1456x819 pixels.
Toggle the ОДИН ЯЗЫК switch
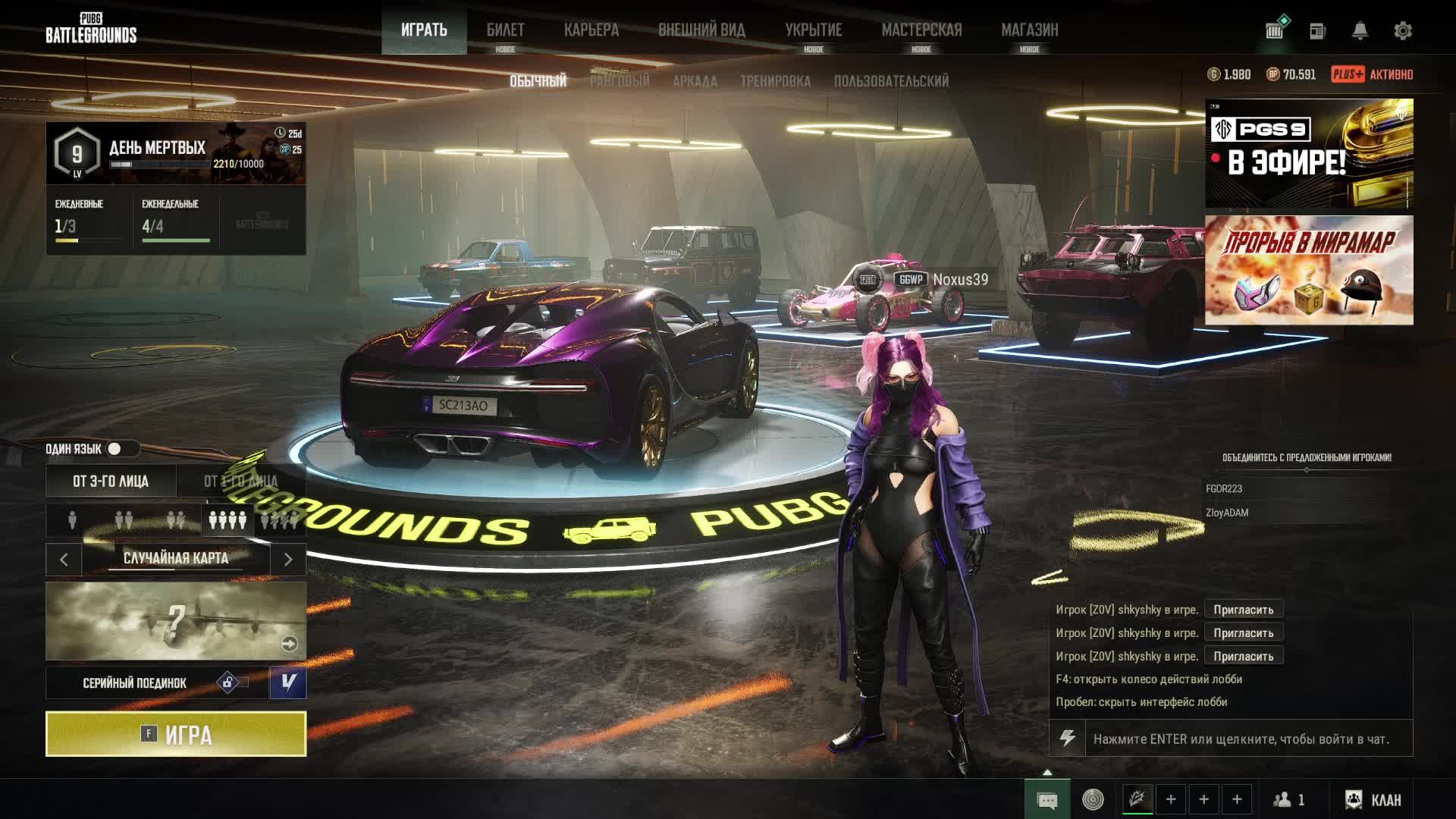(115, 449)
